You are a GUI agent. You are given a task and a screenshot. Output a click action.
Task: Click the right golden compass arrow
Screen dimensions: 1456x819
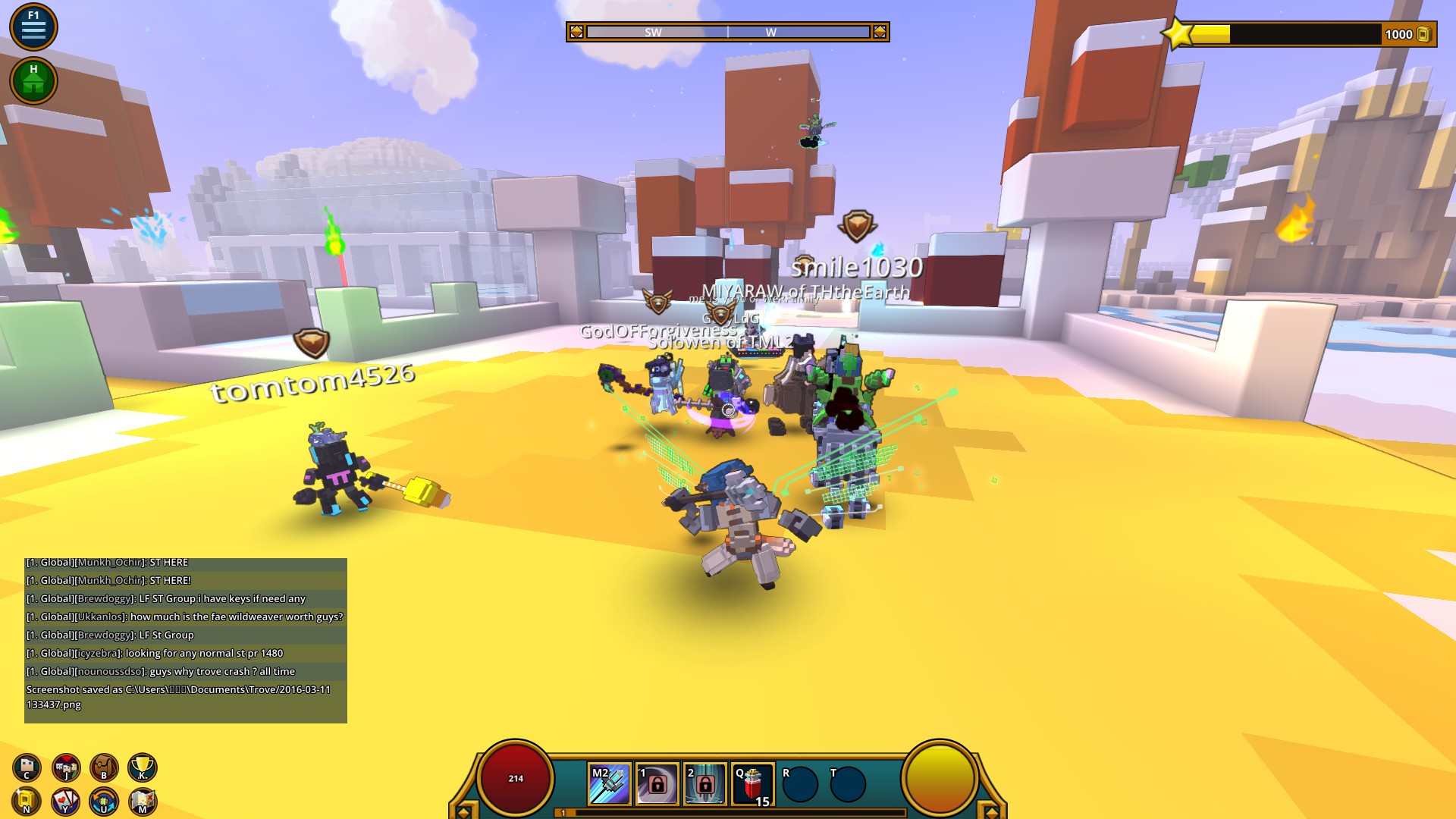(x=880, y=32)
